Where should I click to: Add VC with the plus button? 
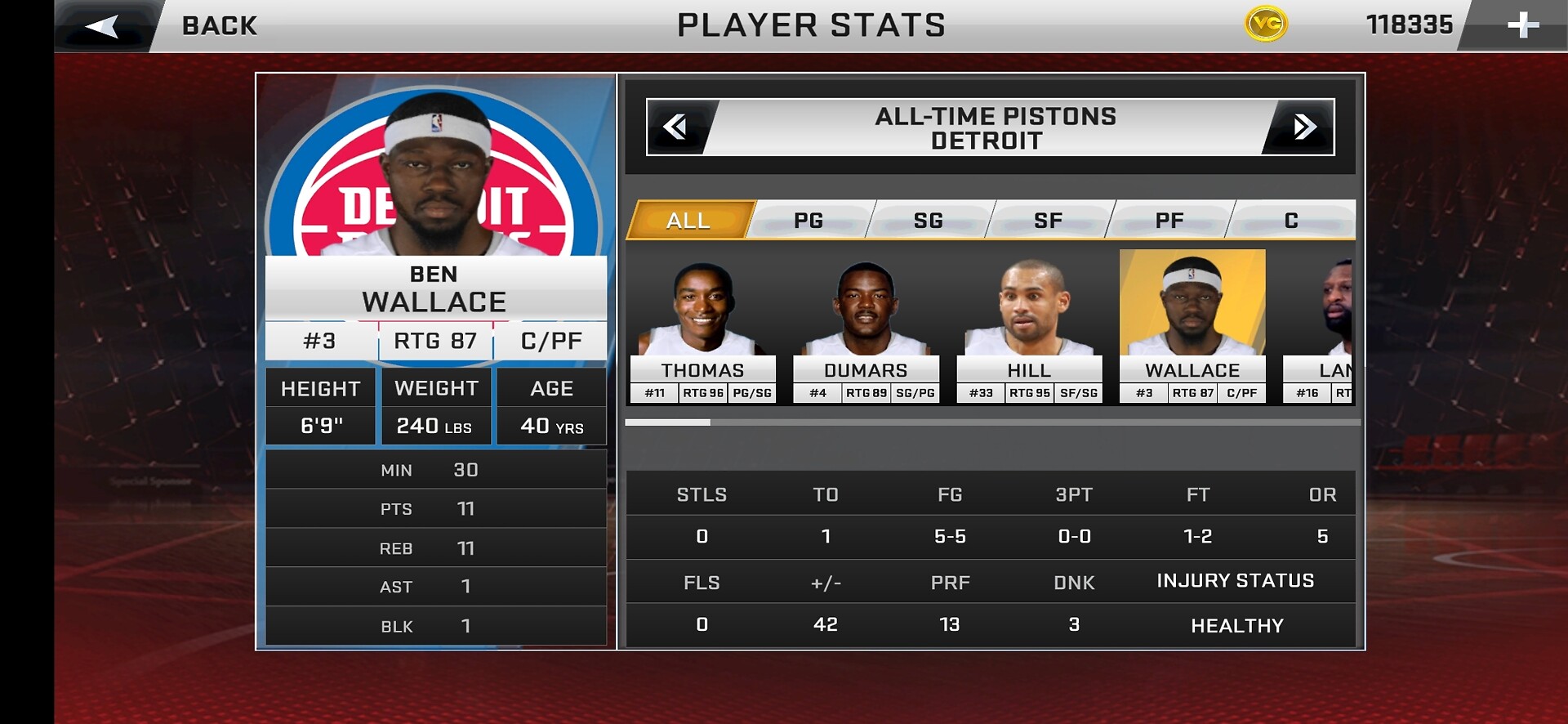(1522, 26)
